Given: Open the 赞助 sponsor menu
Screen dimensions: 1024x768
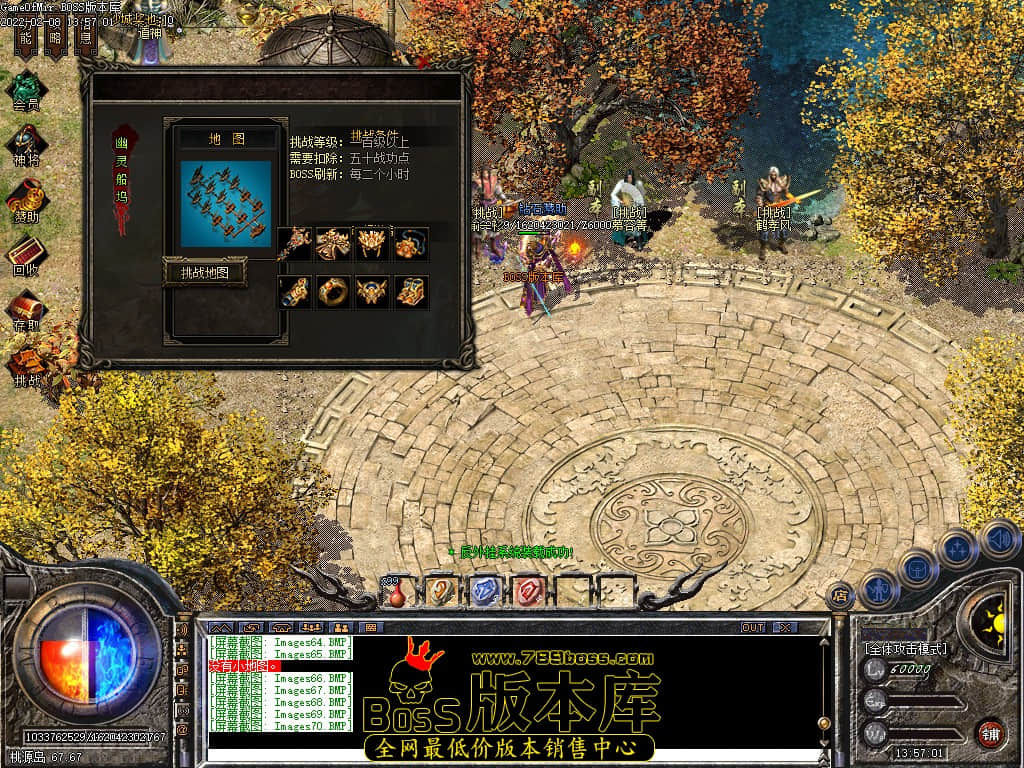Looking at the screenshot, I should coord(26,200).
